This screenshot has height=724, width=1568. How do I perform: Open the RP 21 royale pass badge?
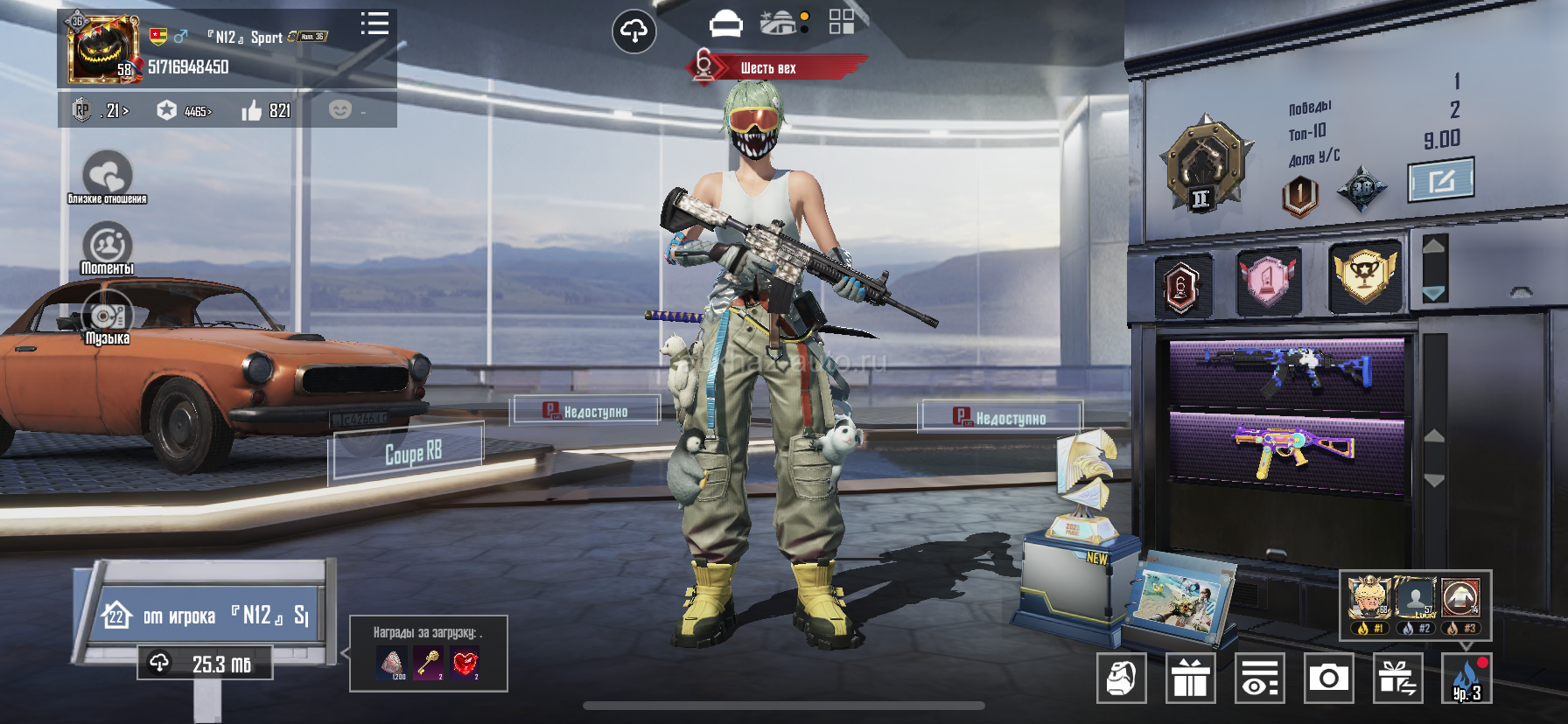coord(101,111)
